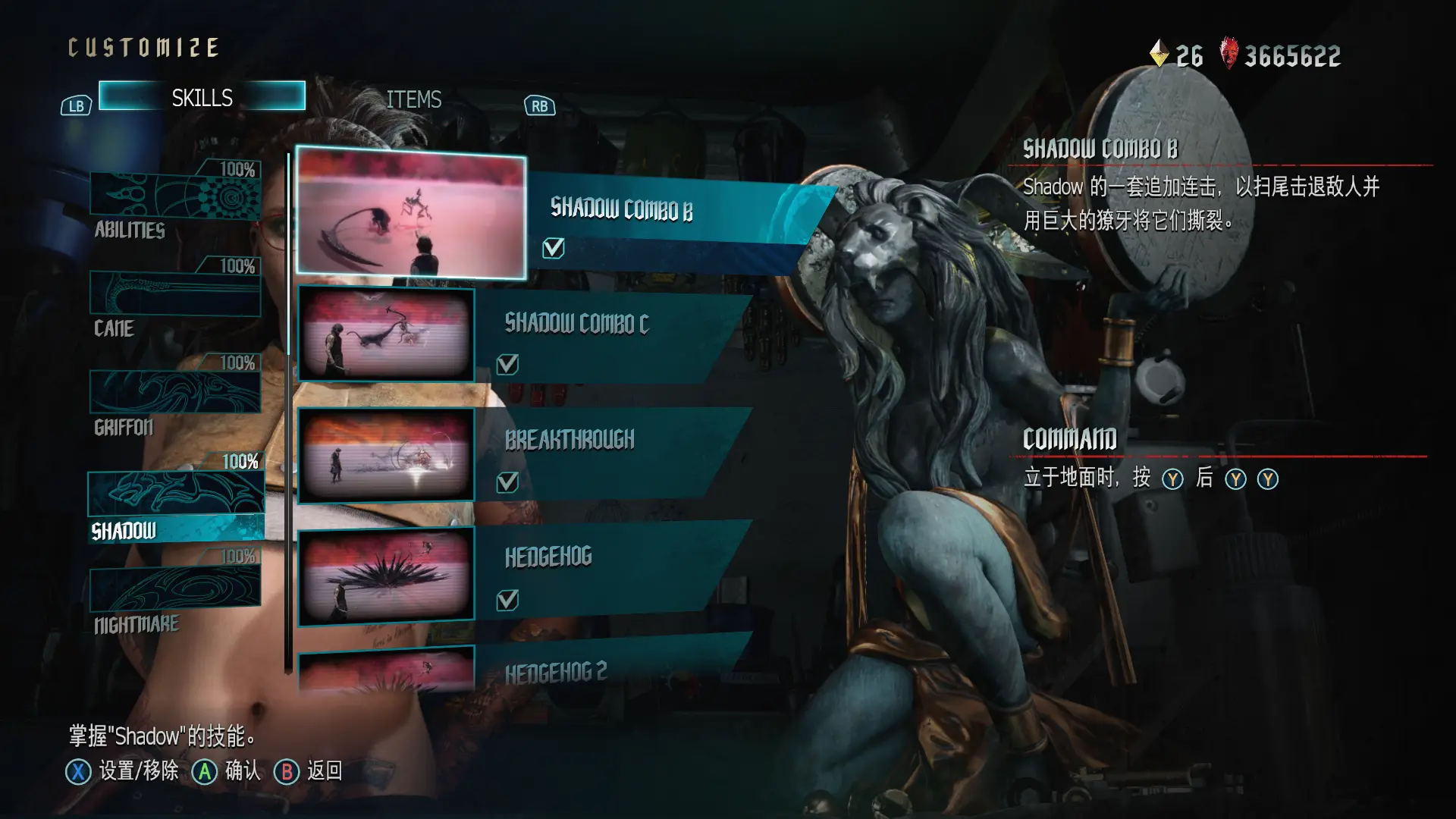The width and height of the screenshot is (1456, 819).
Task: Toggle the Shadow Combo C checkbox
Action: (507, 365)
